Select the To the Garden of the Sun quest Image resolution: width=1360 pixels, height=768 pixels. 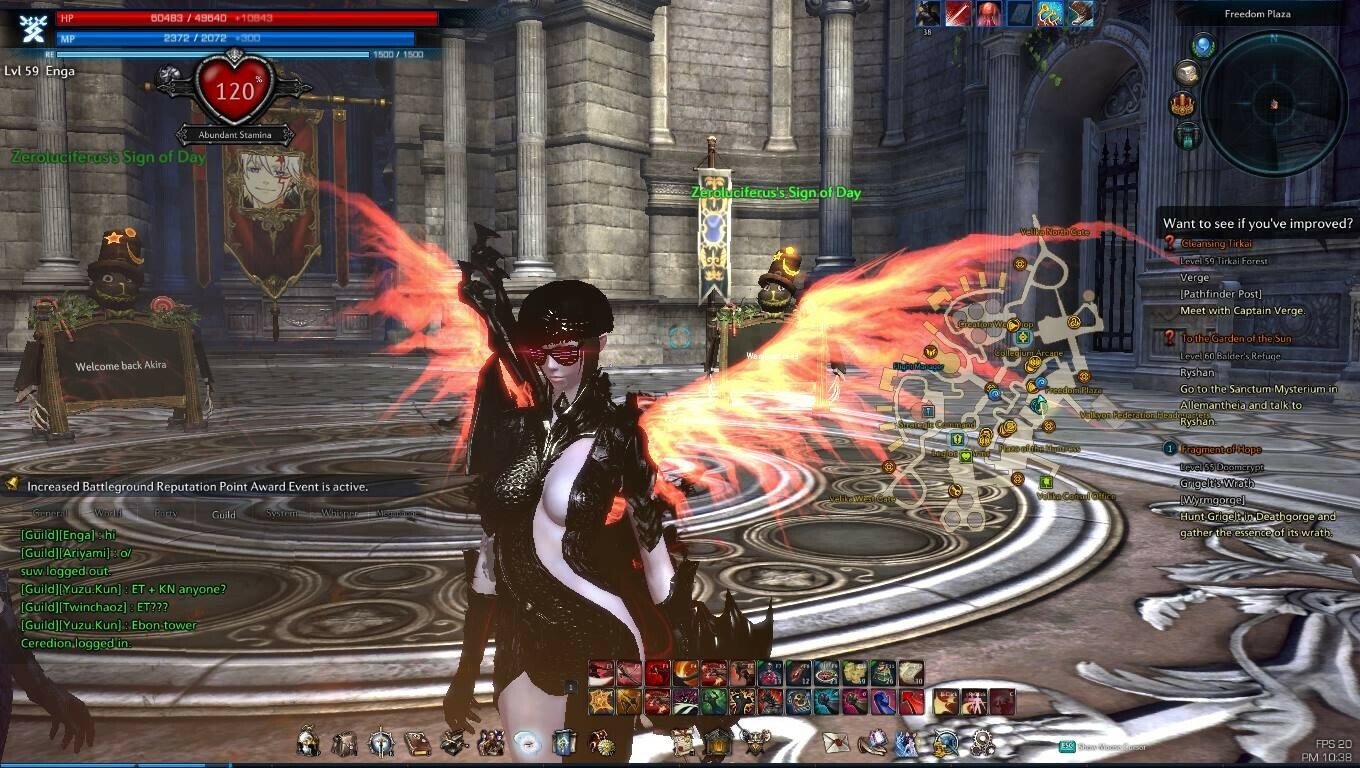1236,339
